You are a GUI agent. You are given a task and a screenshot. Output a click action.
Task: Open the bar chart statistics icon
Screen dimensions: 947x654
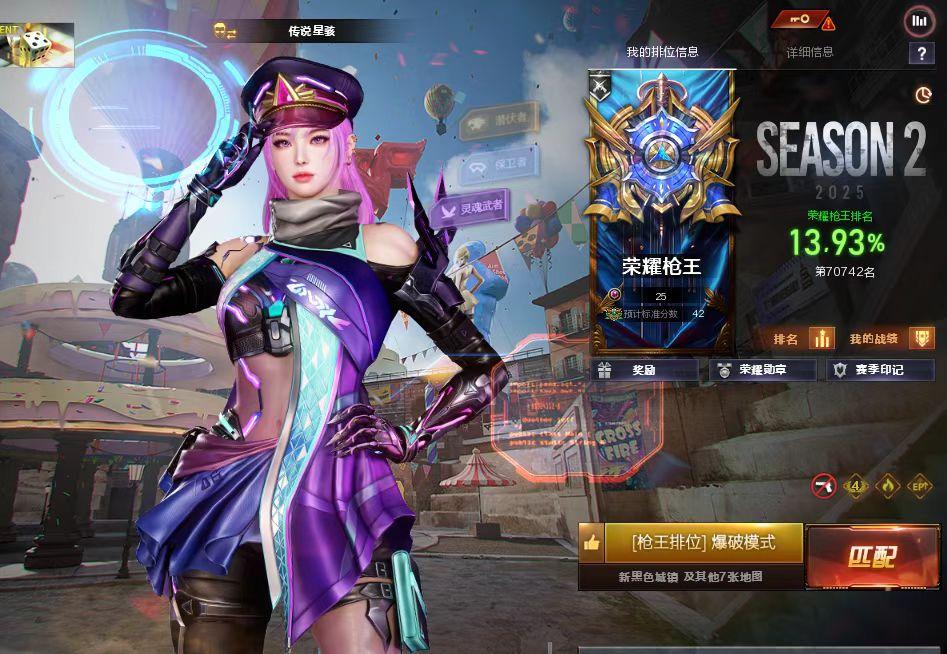click(918, 21)
